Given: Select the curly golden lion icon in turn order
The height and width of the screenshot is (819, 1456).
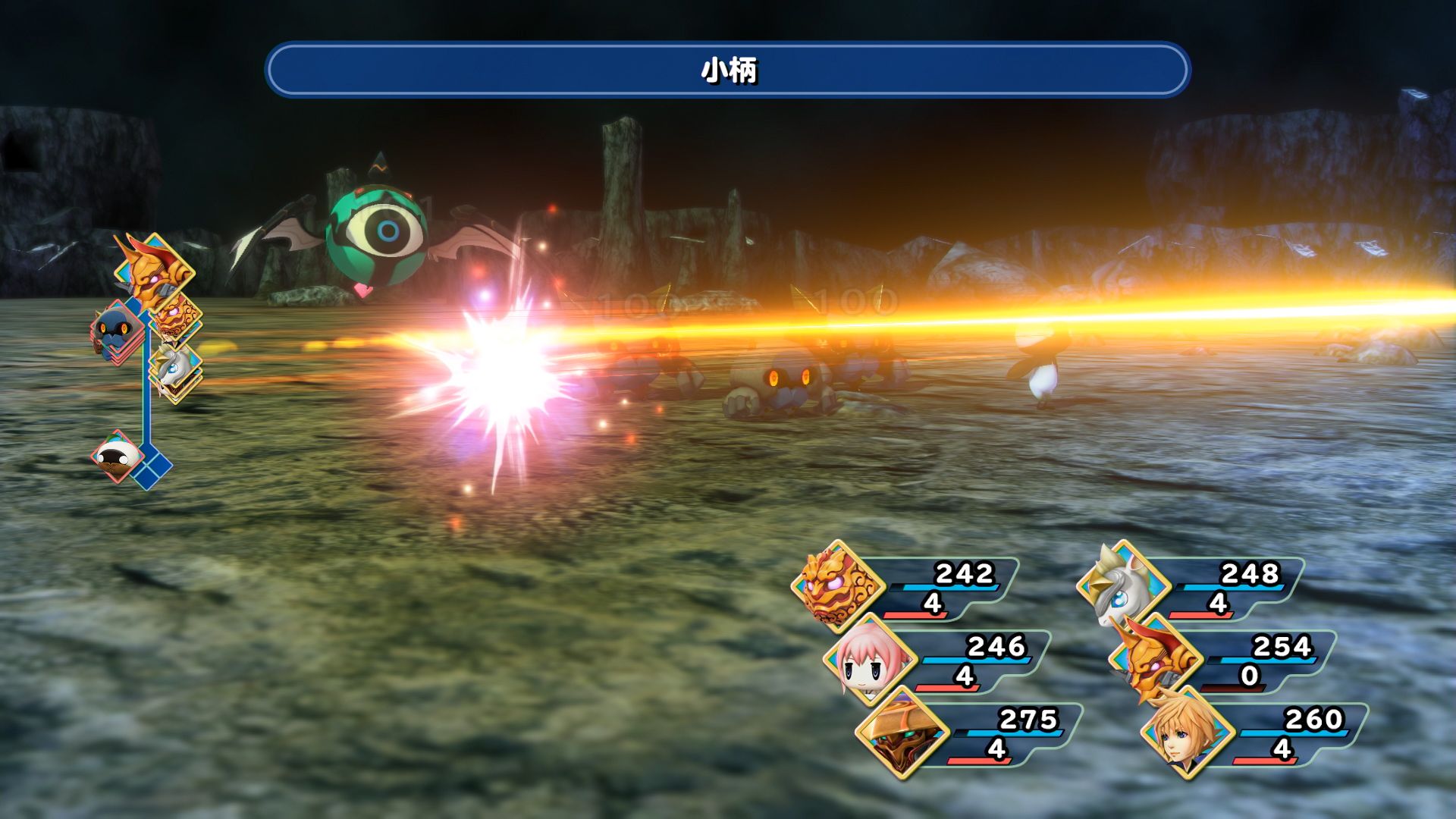Looking at the screenshot, I should [174, 322].
